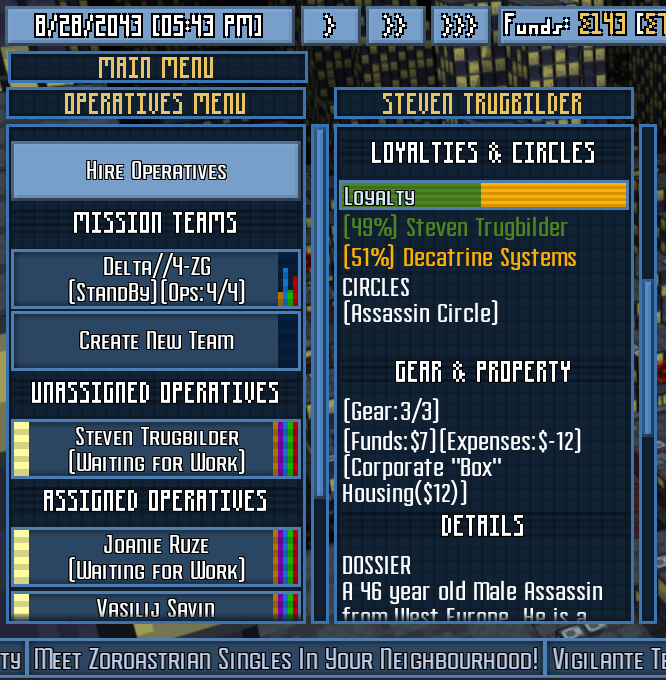Click the Zoroastrian Singles news ticker ad
Viewport: 666px width, 680px height.
pos(286,659)
